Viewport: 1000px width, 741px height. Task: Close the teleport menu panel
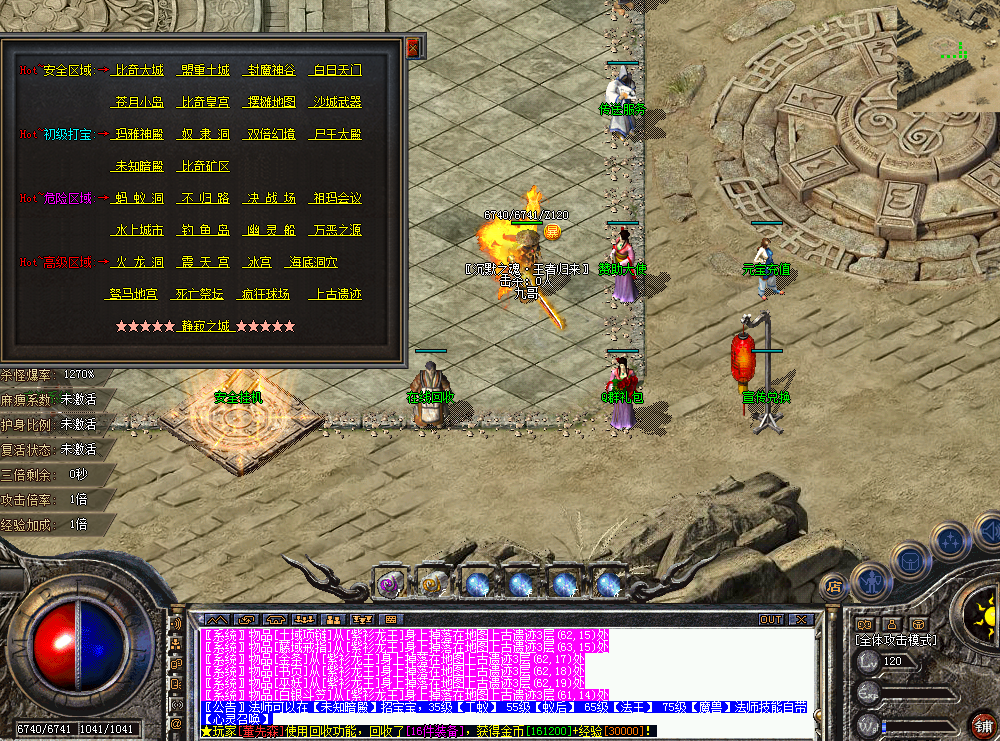coord(413,46)
